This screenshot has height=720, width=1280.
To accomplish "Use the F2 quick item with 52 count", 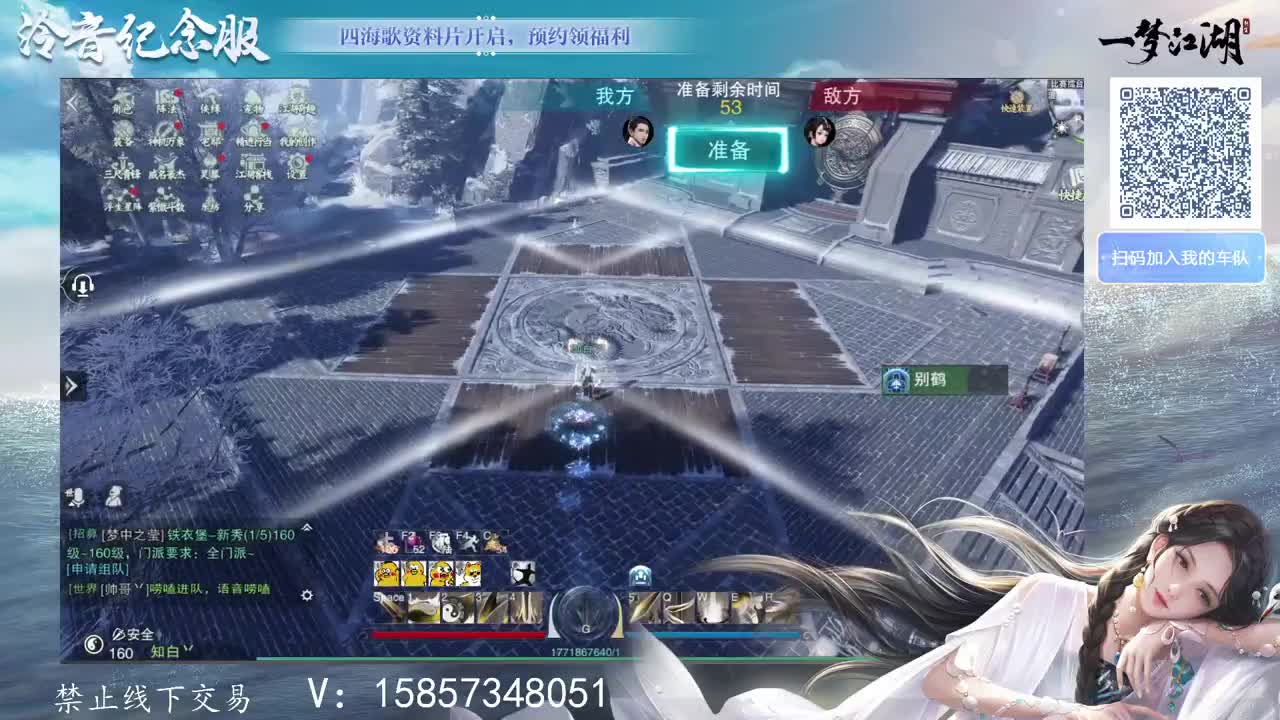I will (411, 541).
